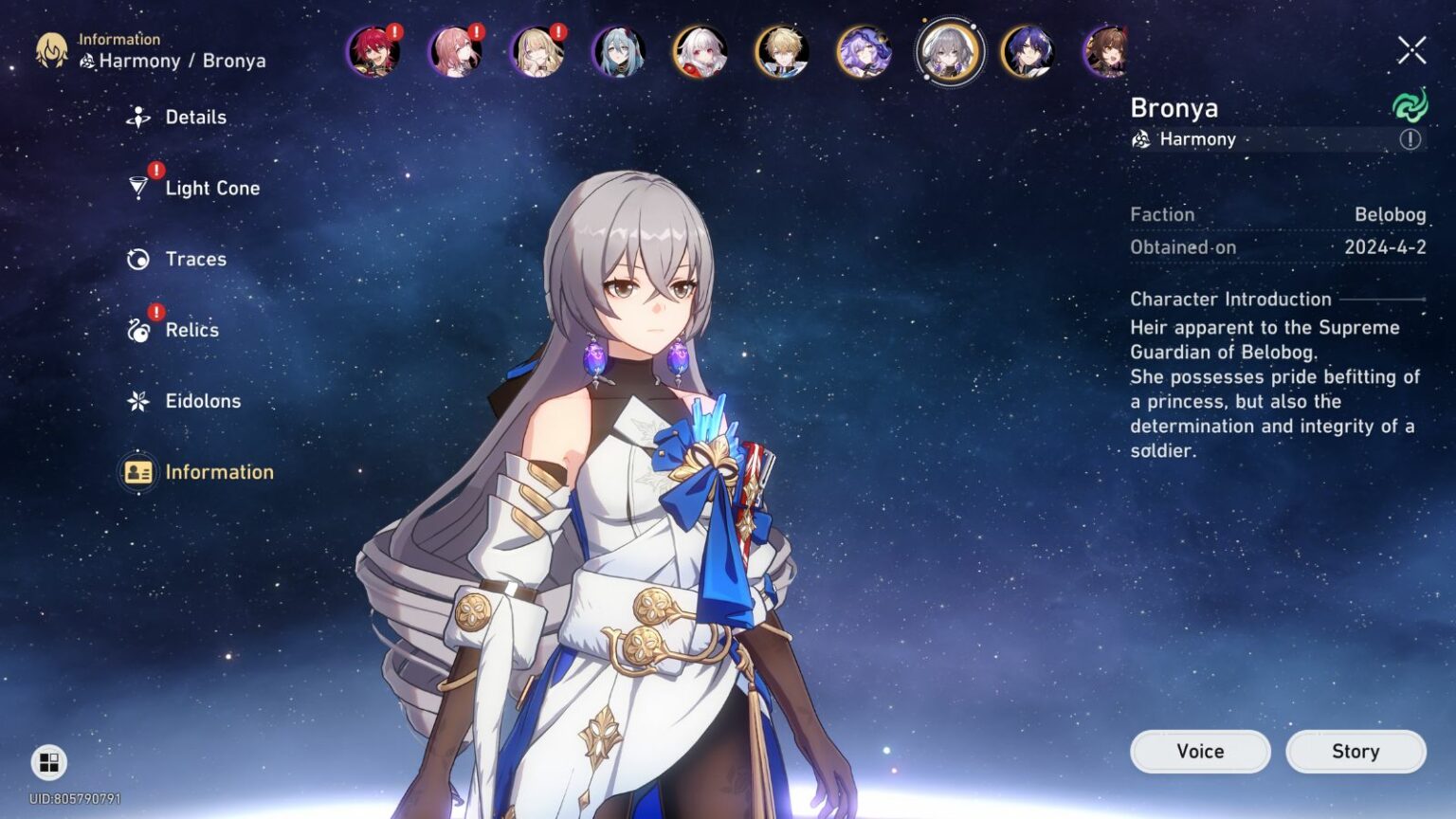
Task: Pick the brown-haired character portrait
Action: (x=1107, y=51)
